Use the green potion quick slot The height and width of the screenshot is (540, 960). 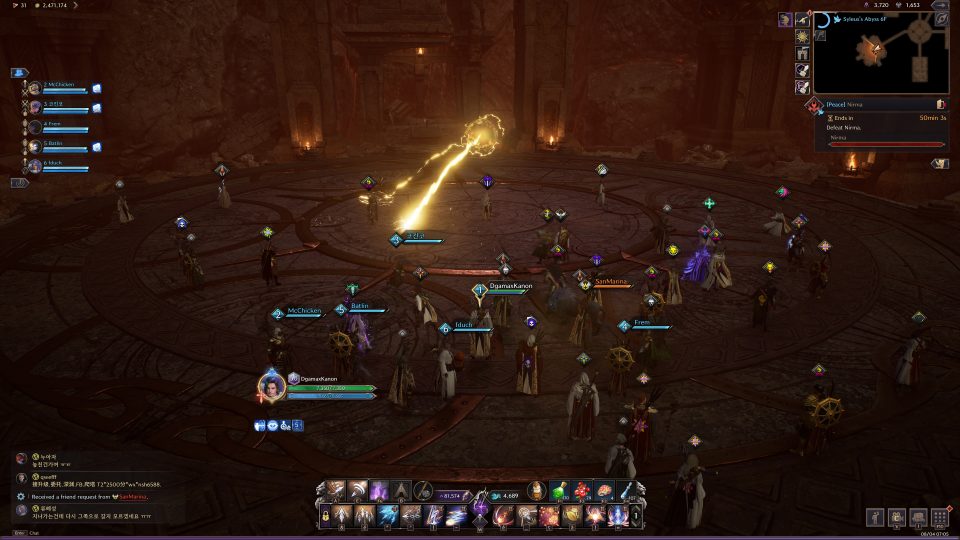click(x=561, y=491)
